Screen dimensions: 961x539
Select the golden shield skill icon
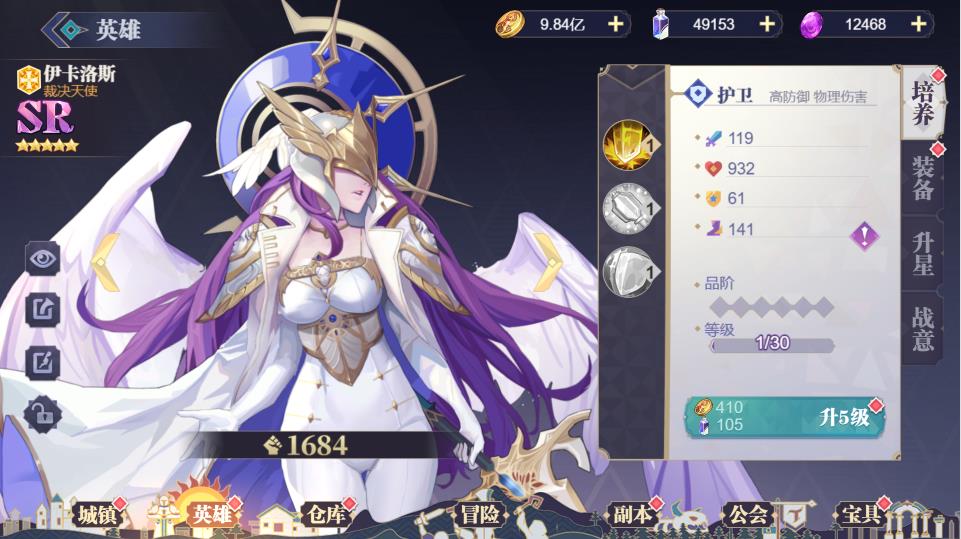coord(627,145)
